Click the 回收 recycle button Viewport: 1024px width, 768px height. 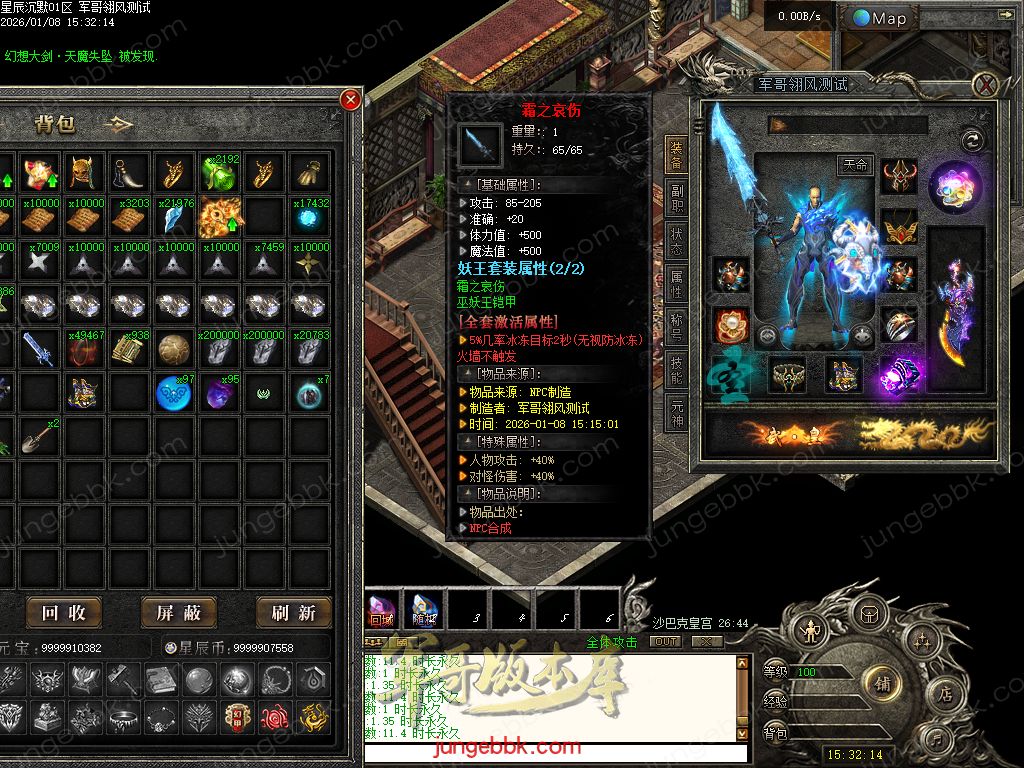tap(63, 612)
